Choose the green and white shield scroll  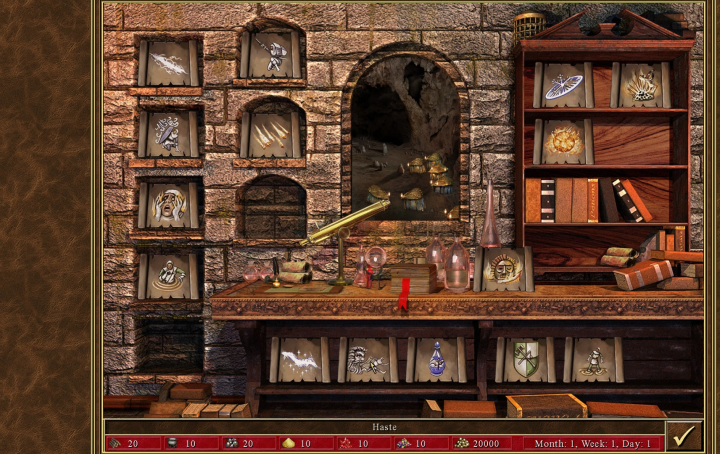point(524,360)
